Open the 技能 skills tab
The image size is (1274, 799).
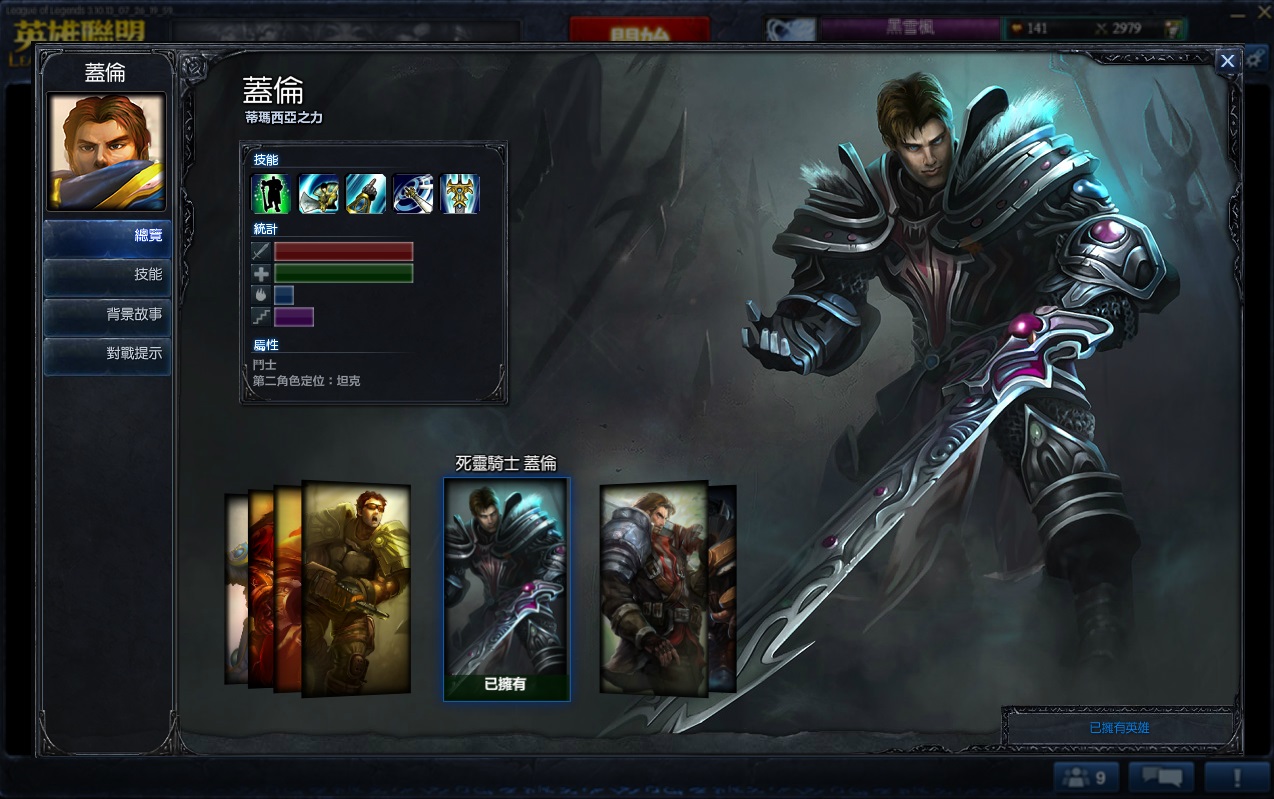(107, 275)
